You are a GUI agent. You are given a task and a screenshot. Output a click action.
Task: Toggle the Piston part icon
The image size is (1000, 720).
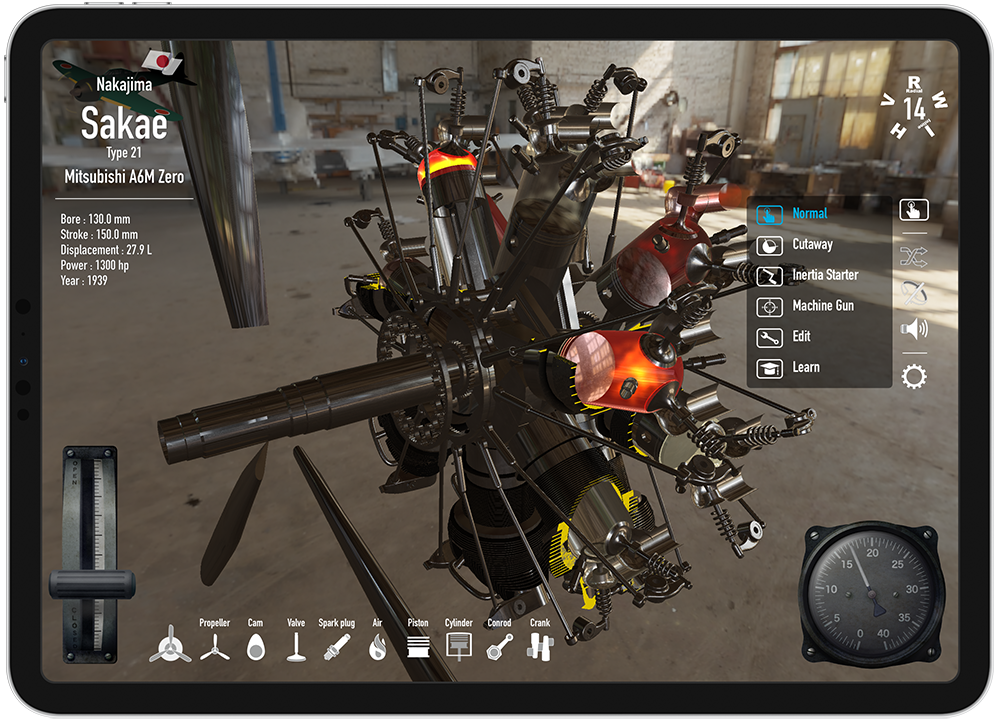click(418, 647)
